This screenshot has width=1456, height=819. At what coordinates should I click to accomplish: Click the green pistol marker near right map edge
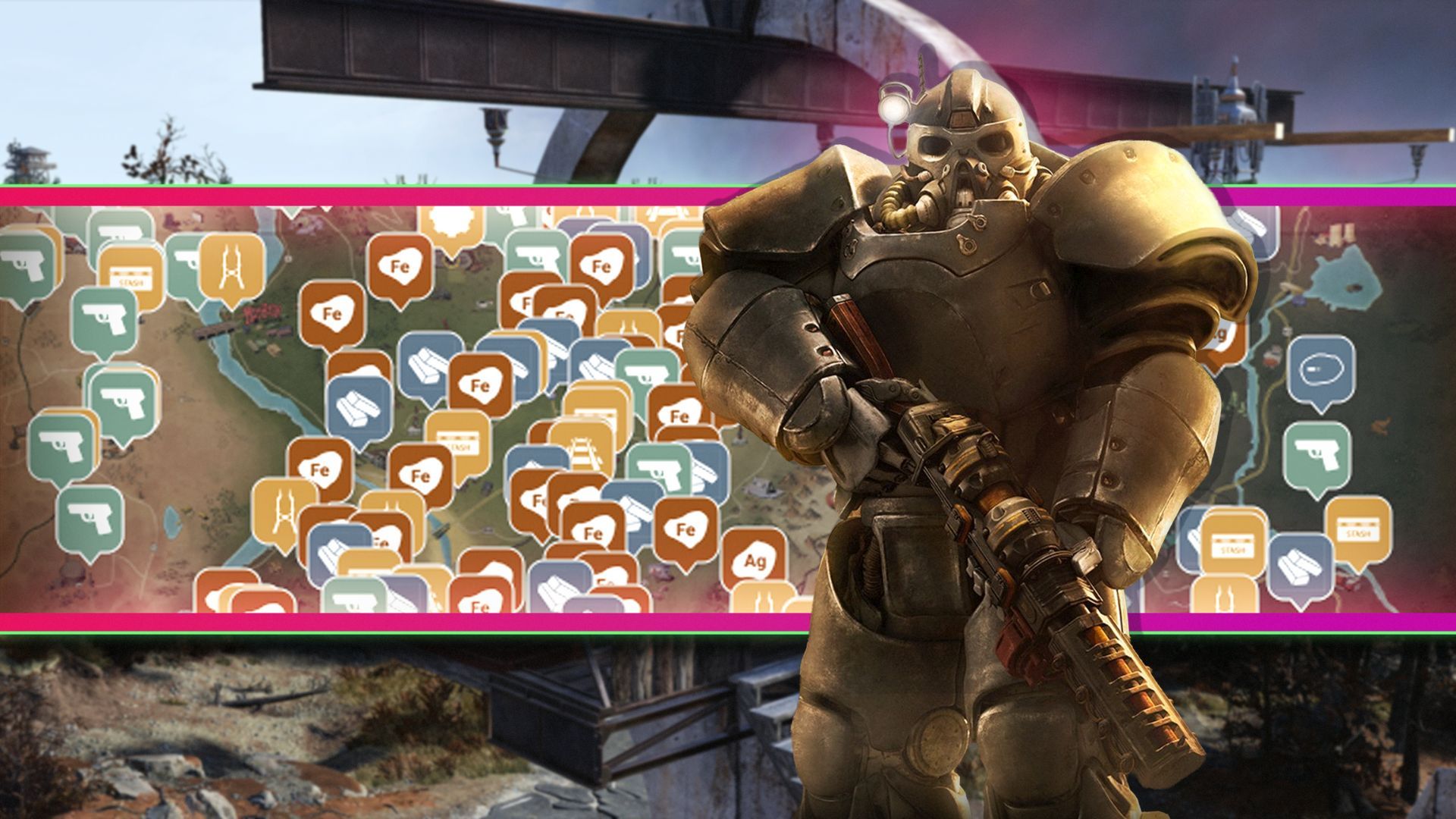tap(1317, 453)
